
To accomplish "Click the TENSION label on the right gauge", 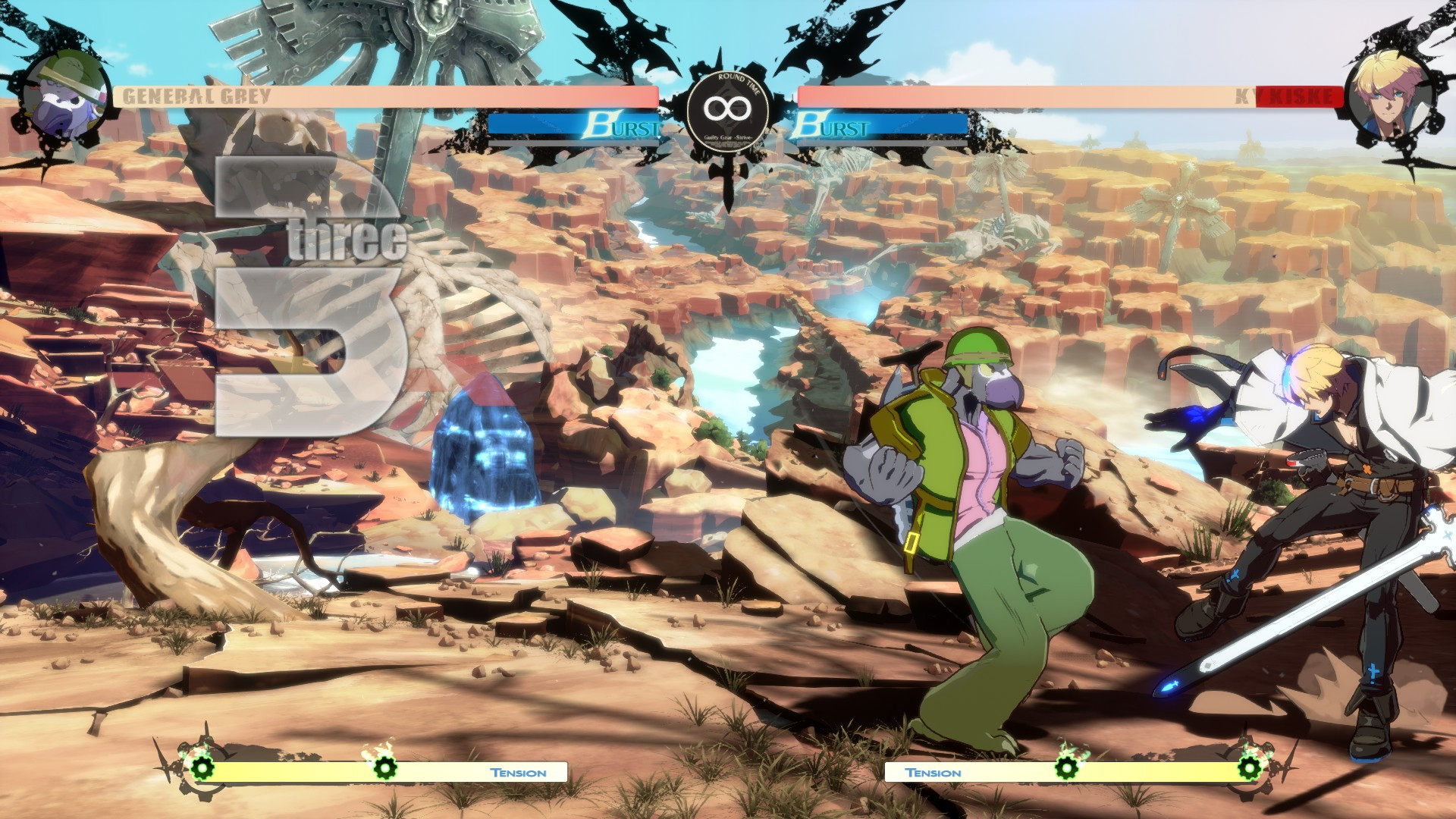I will 934,772.
